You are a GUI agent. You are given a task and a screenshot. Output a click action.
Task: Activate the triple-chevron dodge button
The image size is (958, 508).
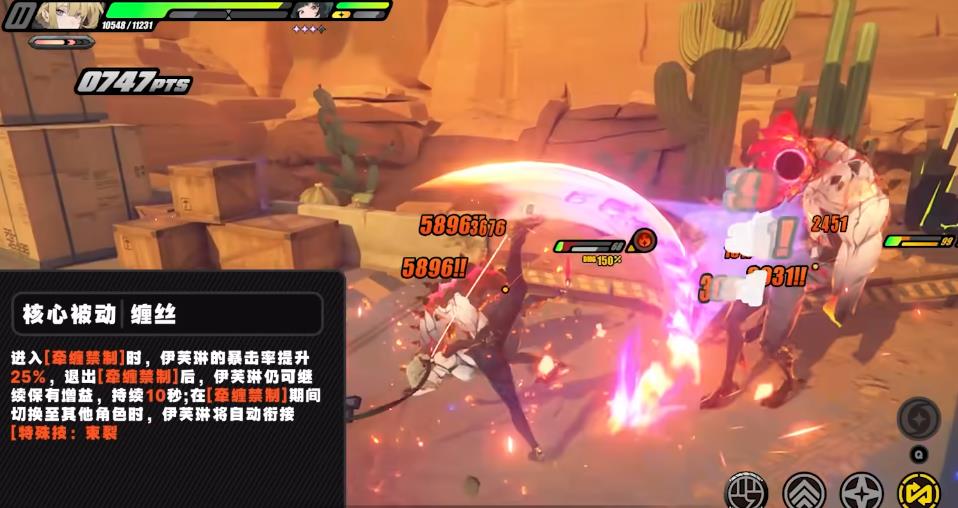804,491
